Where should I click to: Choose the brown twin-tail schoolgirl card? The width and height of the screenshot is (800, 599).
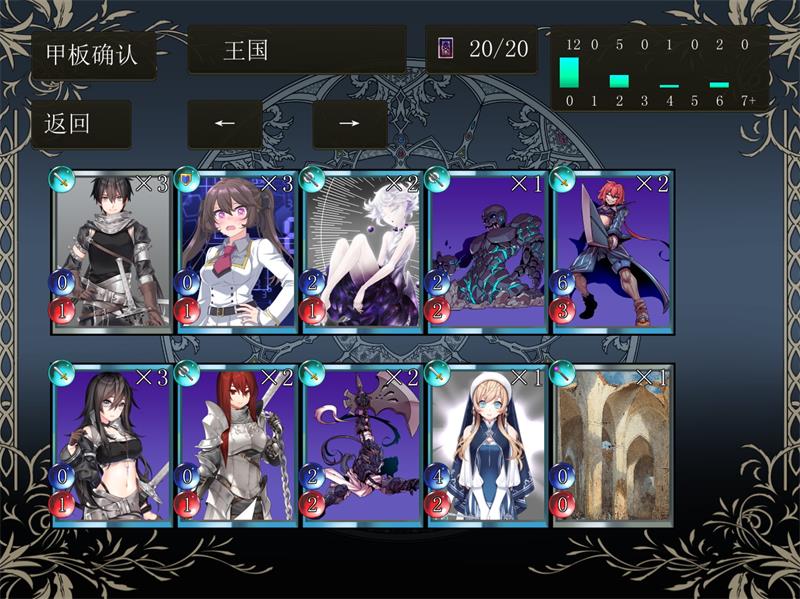[237, 250]
